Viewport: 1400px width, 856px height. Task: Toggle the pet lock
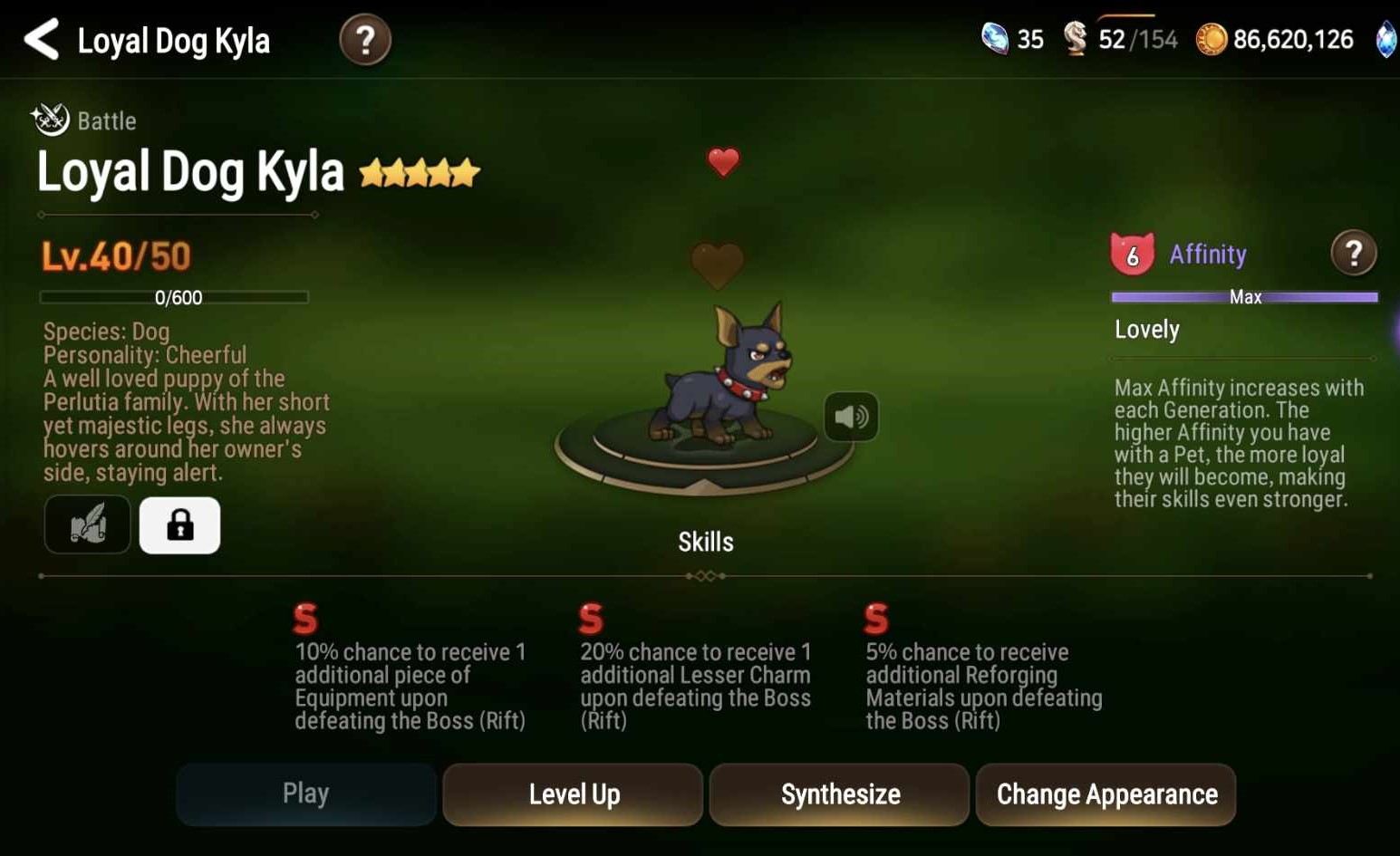179,524
